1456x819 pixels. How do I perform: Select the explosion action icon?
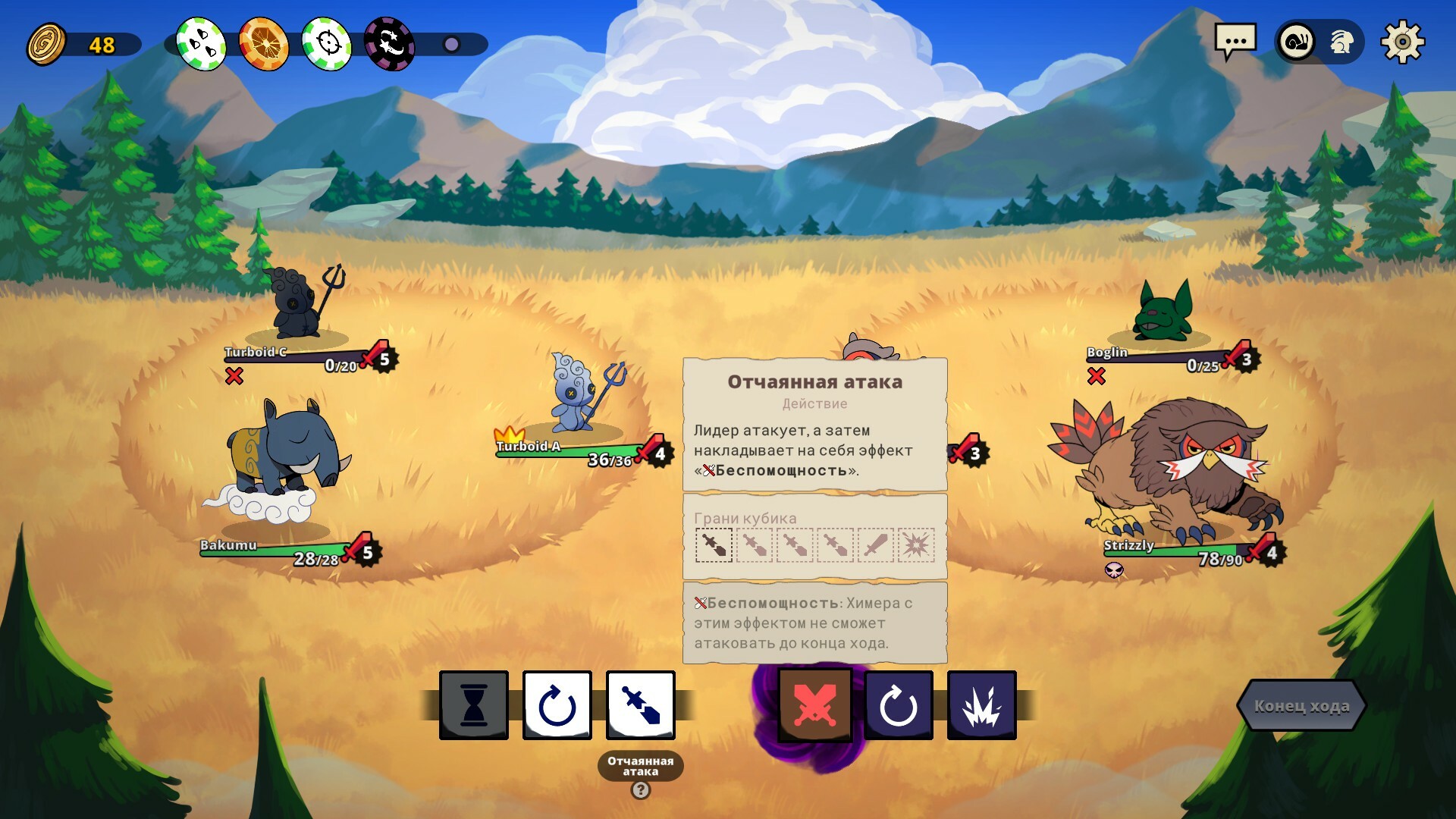pos(984,704)
